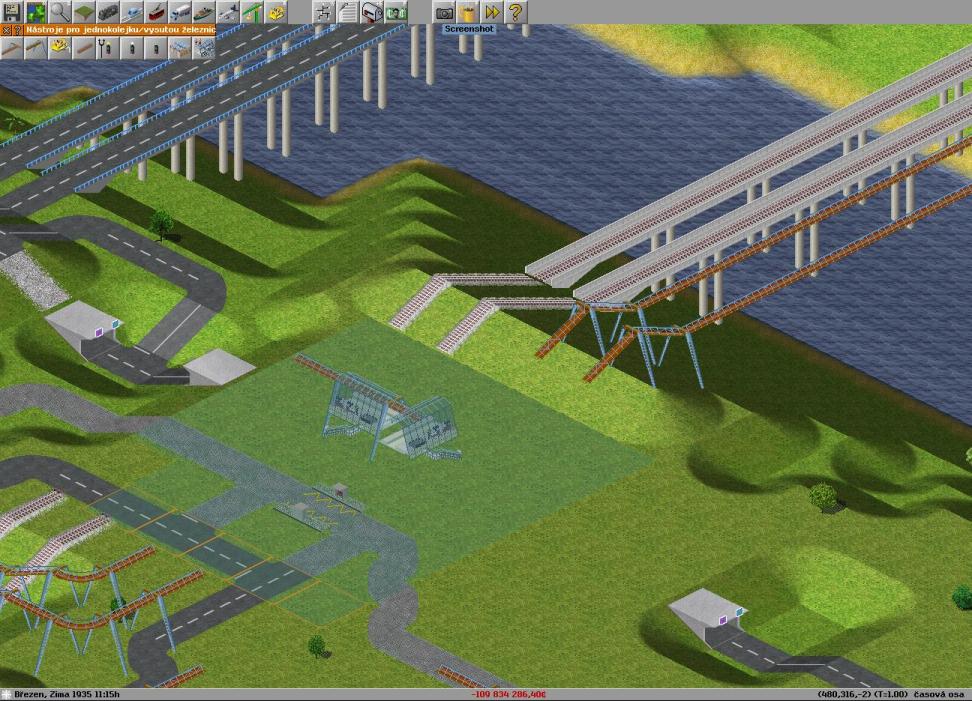Open the road construction tools with car icon
The width and height of the screenshot is (972, 701).
(x=132, y=12)
